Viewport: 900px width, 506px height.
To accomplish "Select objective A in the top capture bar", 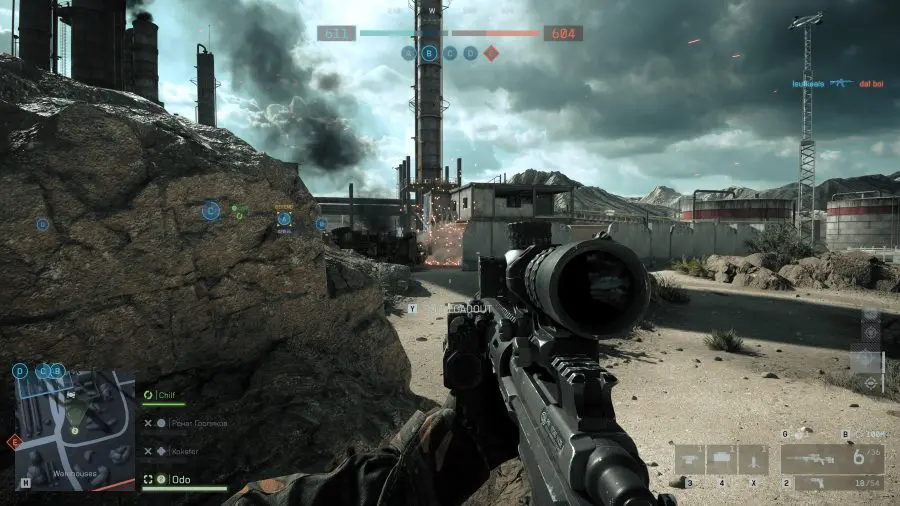I will 408,53.
